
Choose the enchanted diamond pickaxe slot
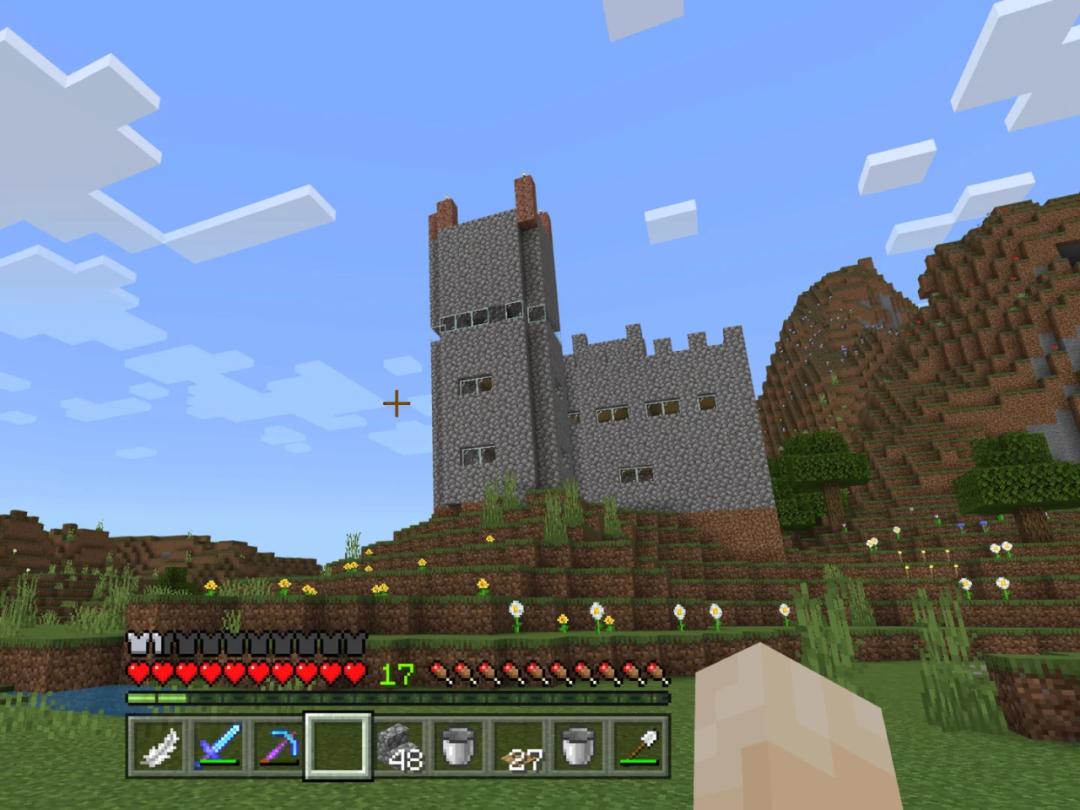point(278,747)
